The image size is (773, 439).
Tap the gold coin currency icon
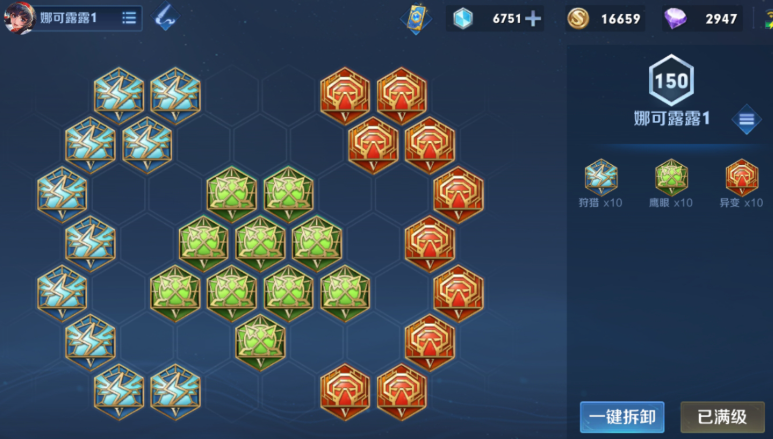coord(578,18)
